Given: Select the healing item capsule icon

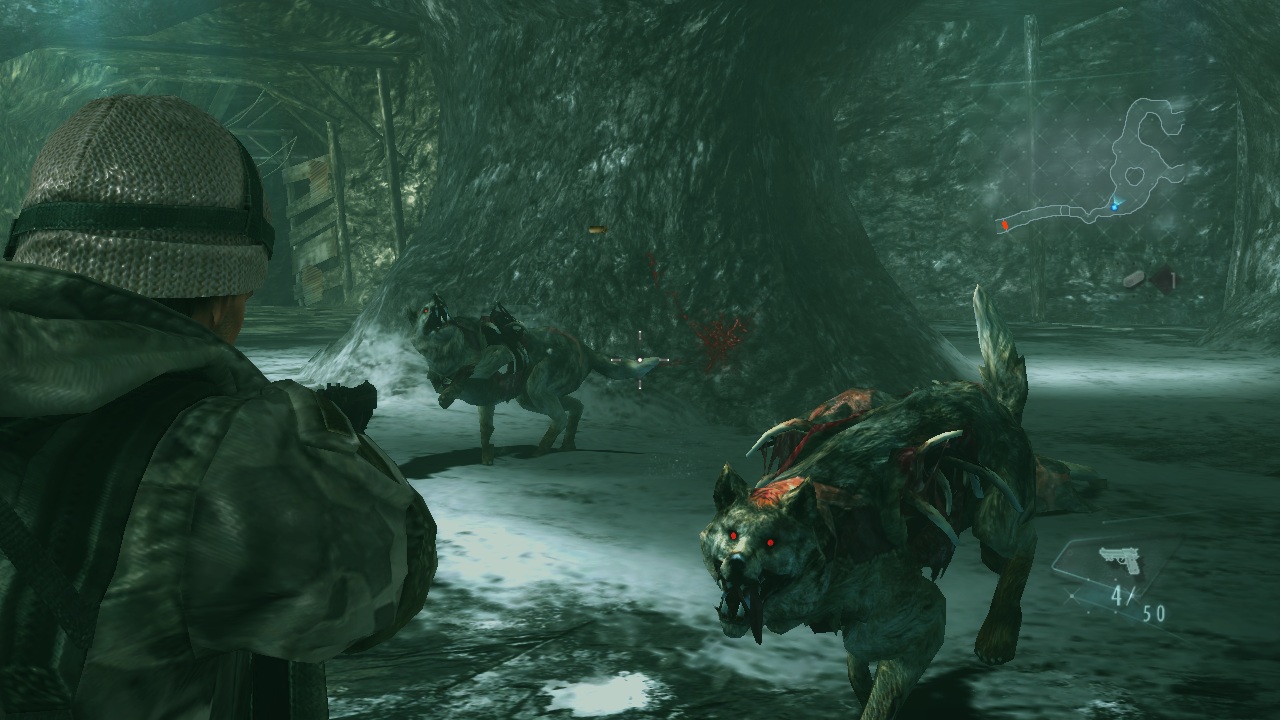Looking at the screenshot, I should (1136, 280).
